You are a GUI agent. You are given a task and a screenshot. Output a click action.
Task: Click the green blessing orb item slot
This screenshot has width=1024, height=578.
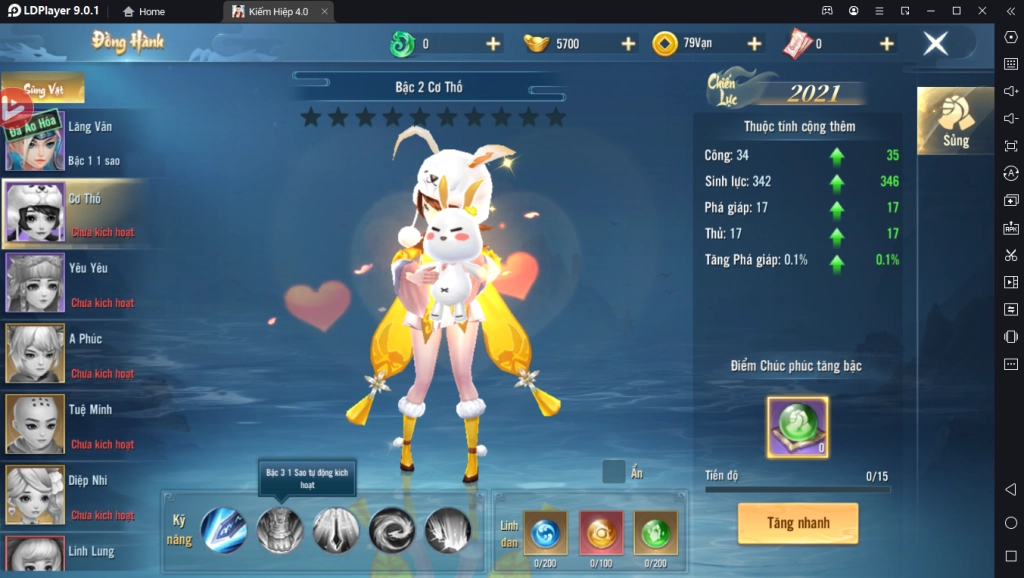click(x=797, y=427)
